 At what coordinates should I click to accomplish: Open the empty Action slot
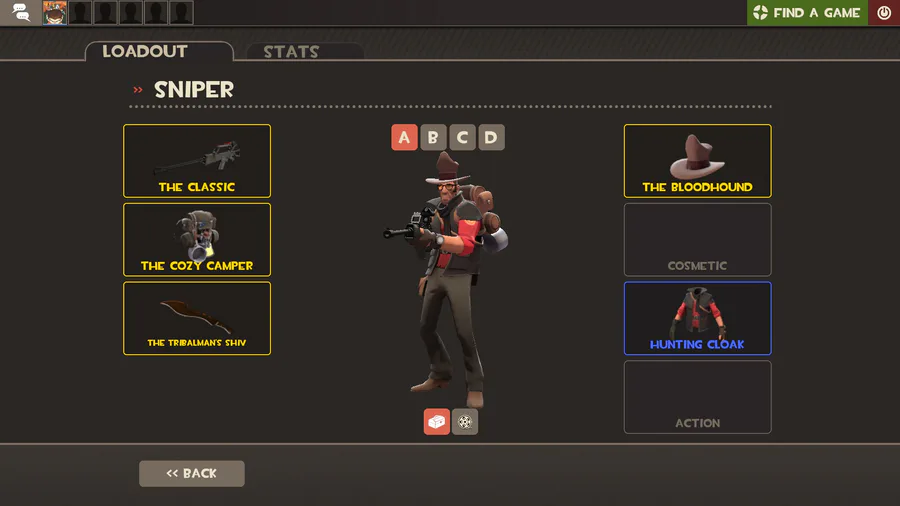click(697, 397)
